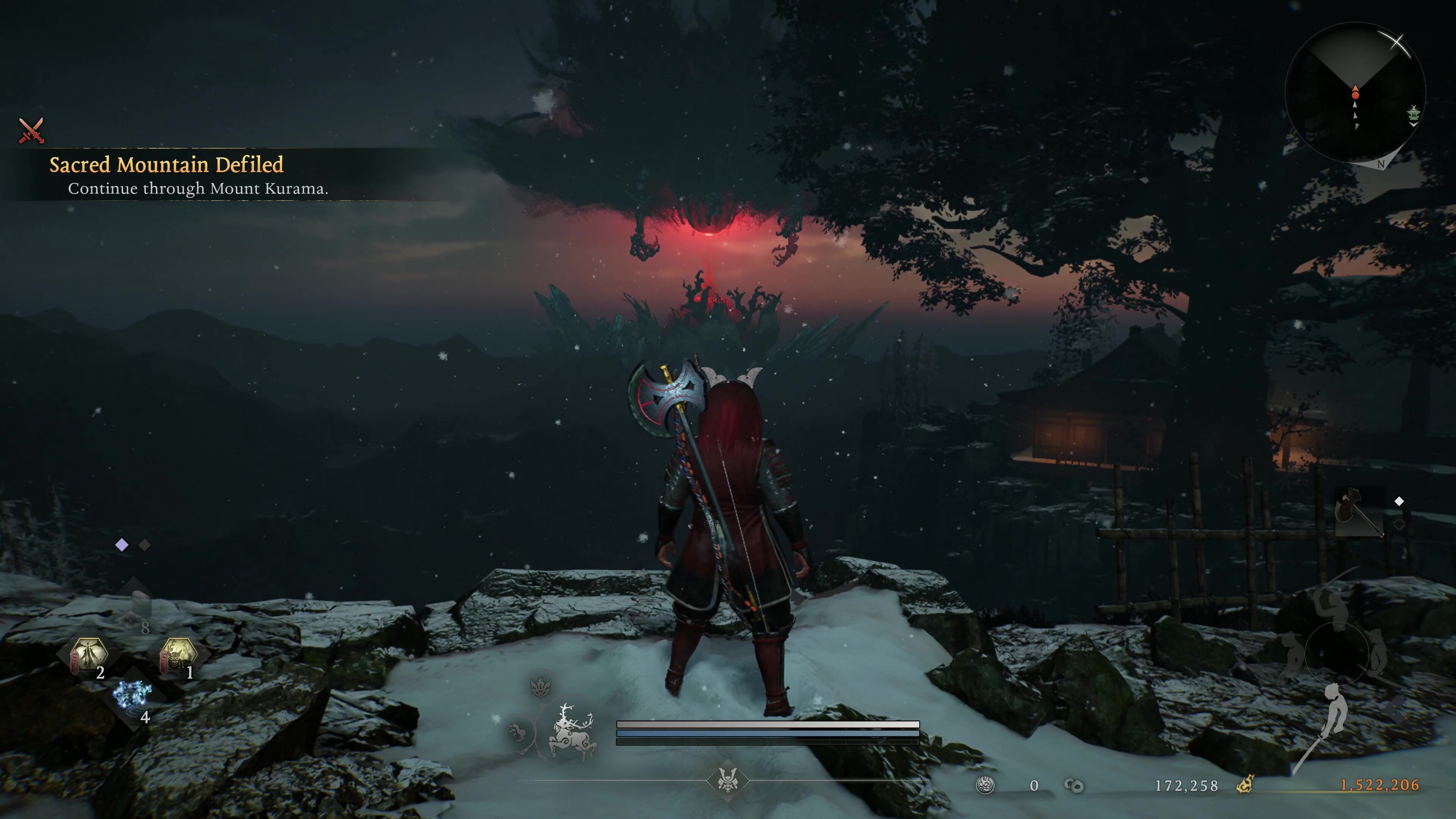The image size is (1456, 819).
Task: Select the Sacred Mountain Defiled mission tracker
Action: click(x=166, y=165)
